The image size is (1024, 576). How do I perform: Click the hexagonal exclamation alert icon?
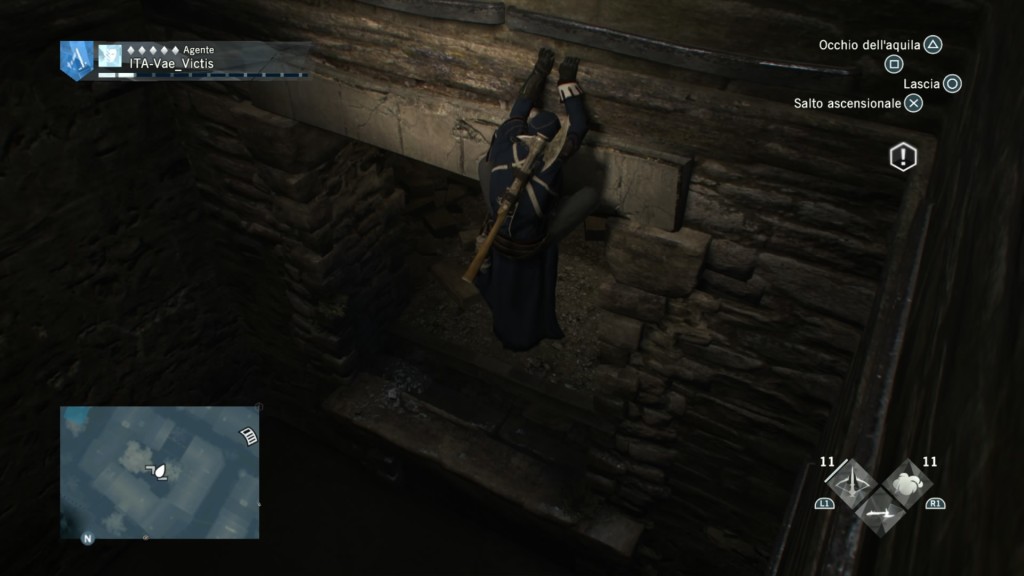pyautogui.click(x=903, y=157)
